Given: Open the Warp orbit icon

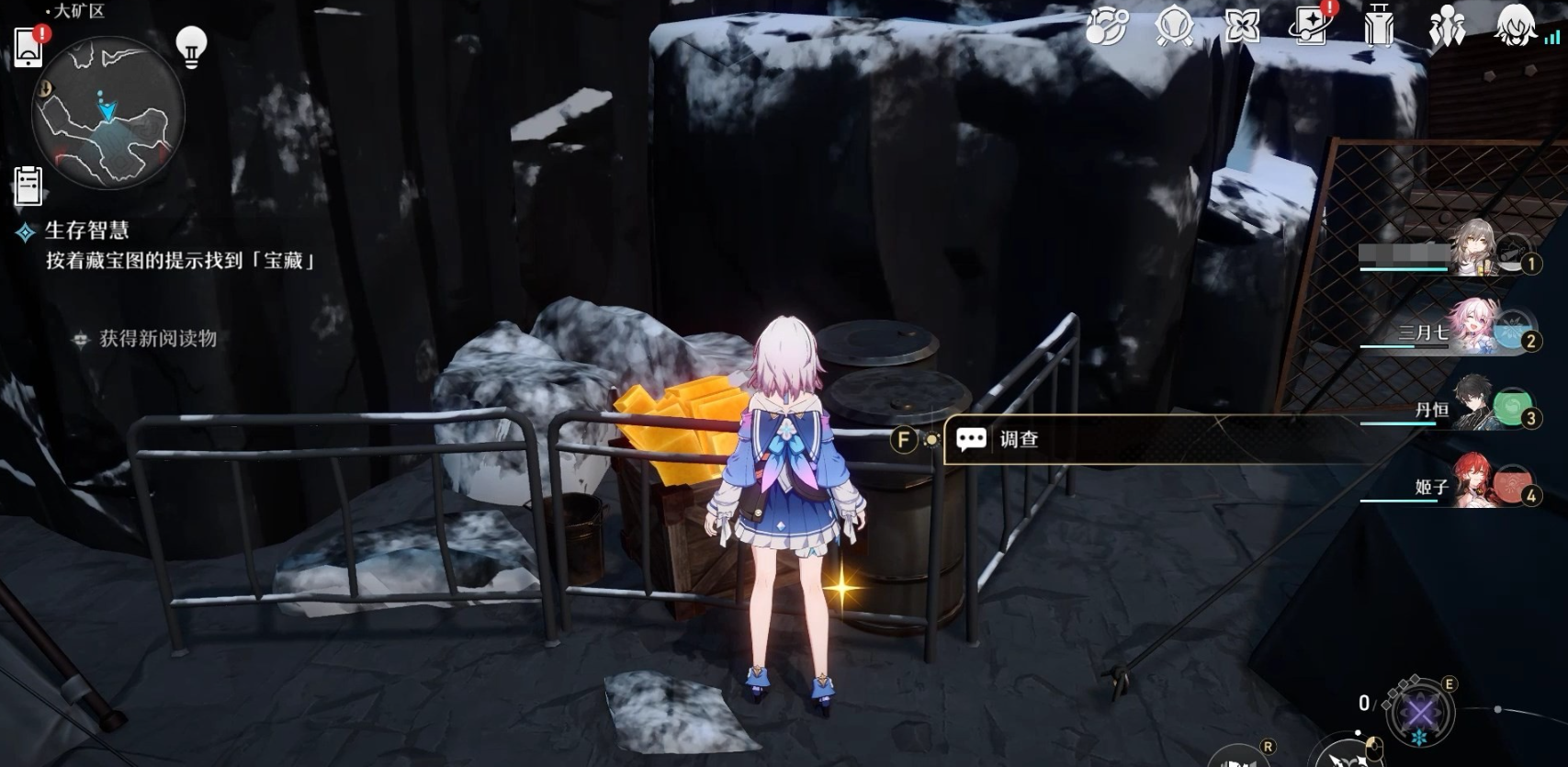Looking at the screenshot, I should click(x=1106, y=28).
